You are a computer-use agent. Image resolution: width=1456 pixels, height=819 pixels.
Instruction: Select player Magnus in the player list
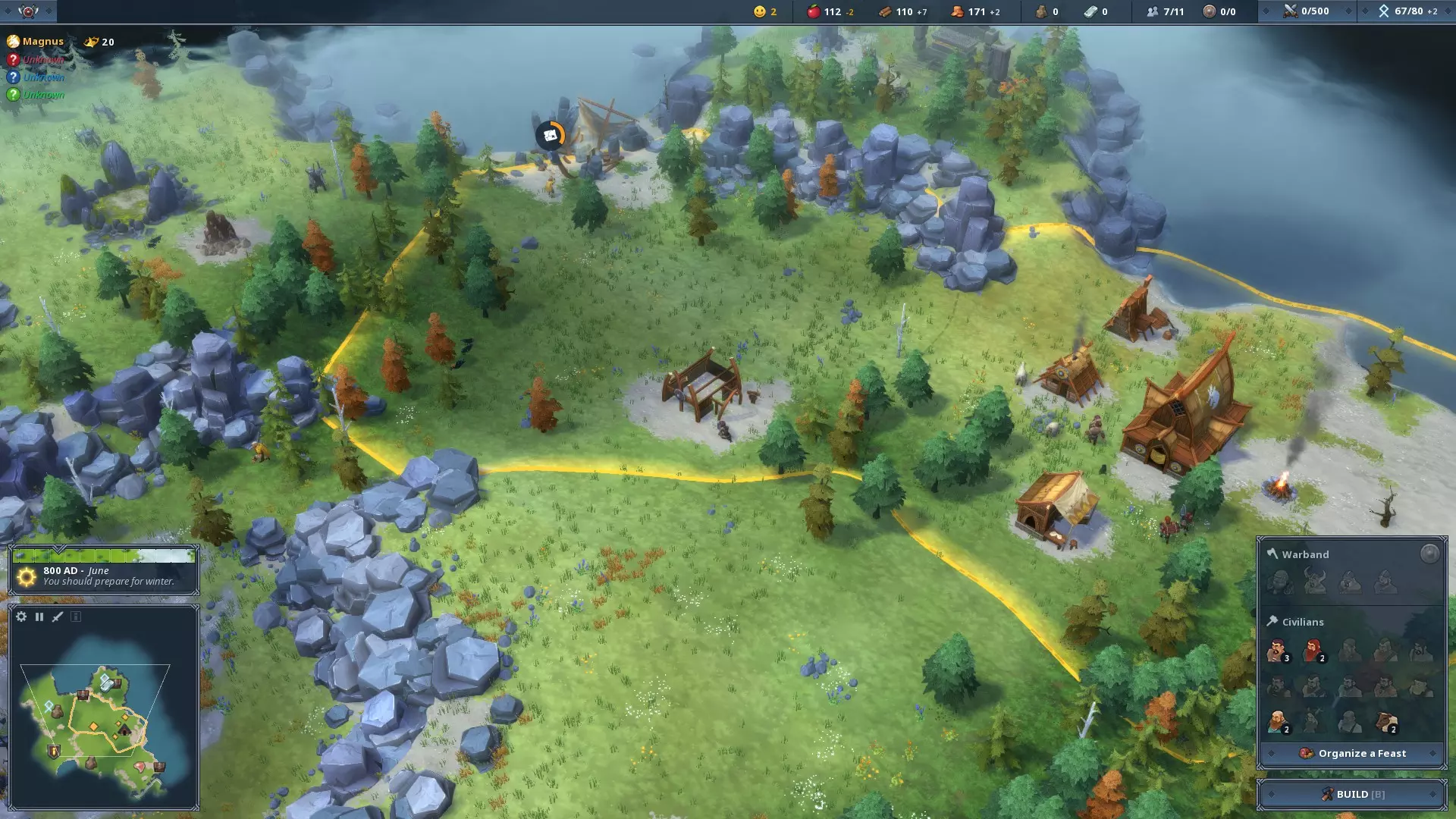(42, 42)
